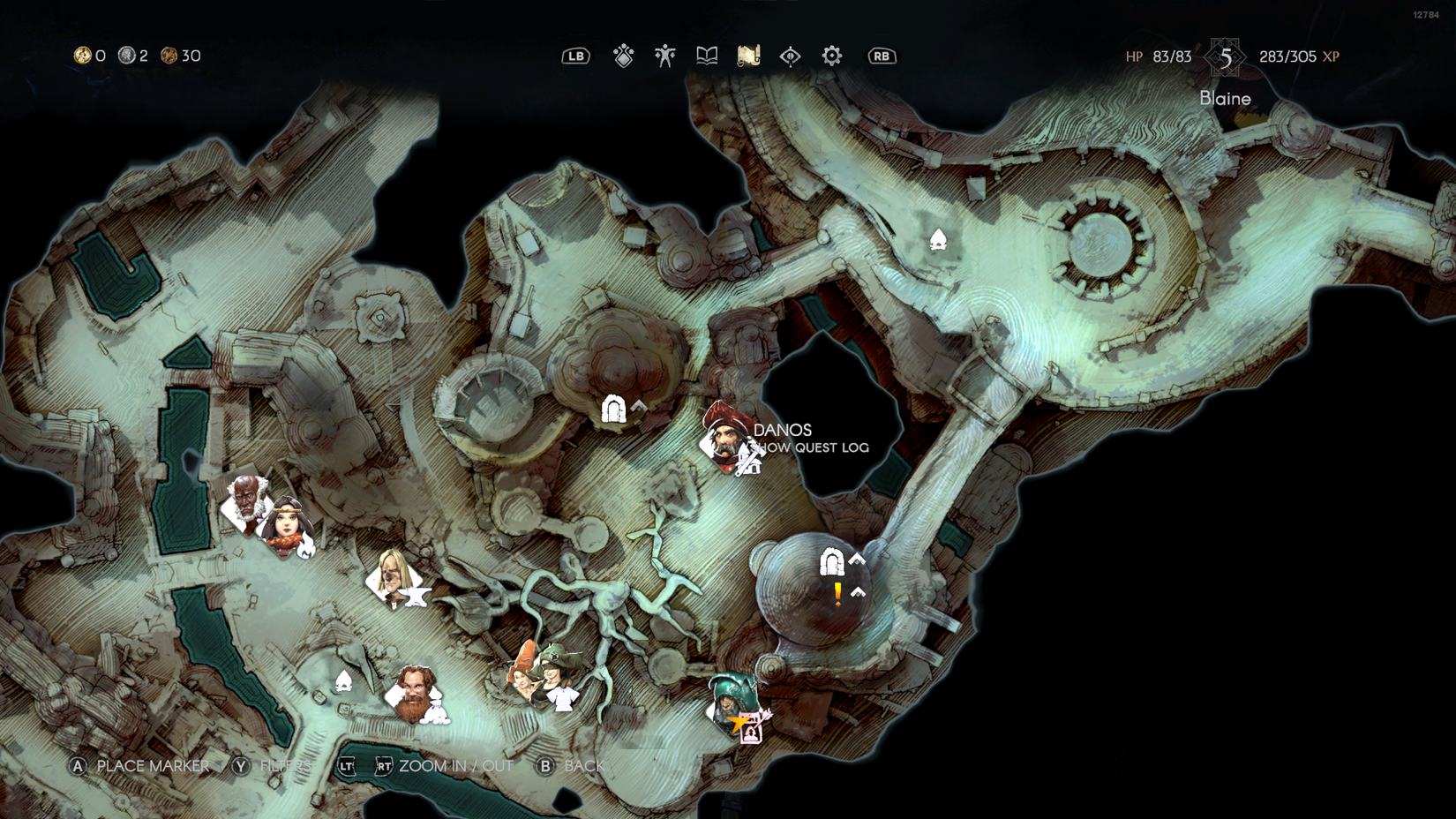Select the doorway marker beside Danos

613,409
